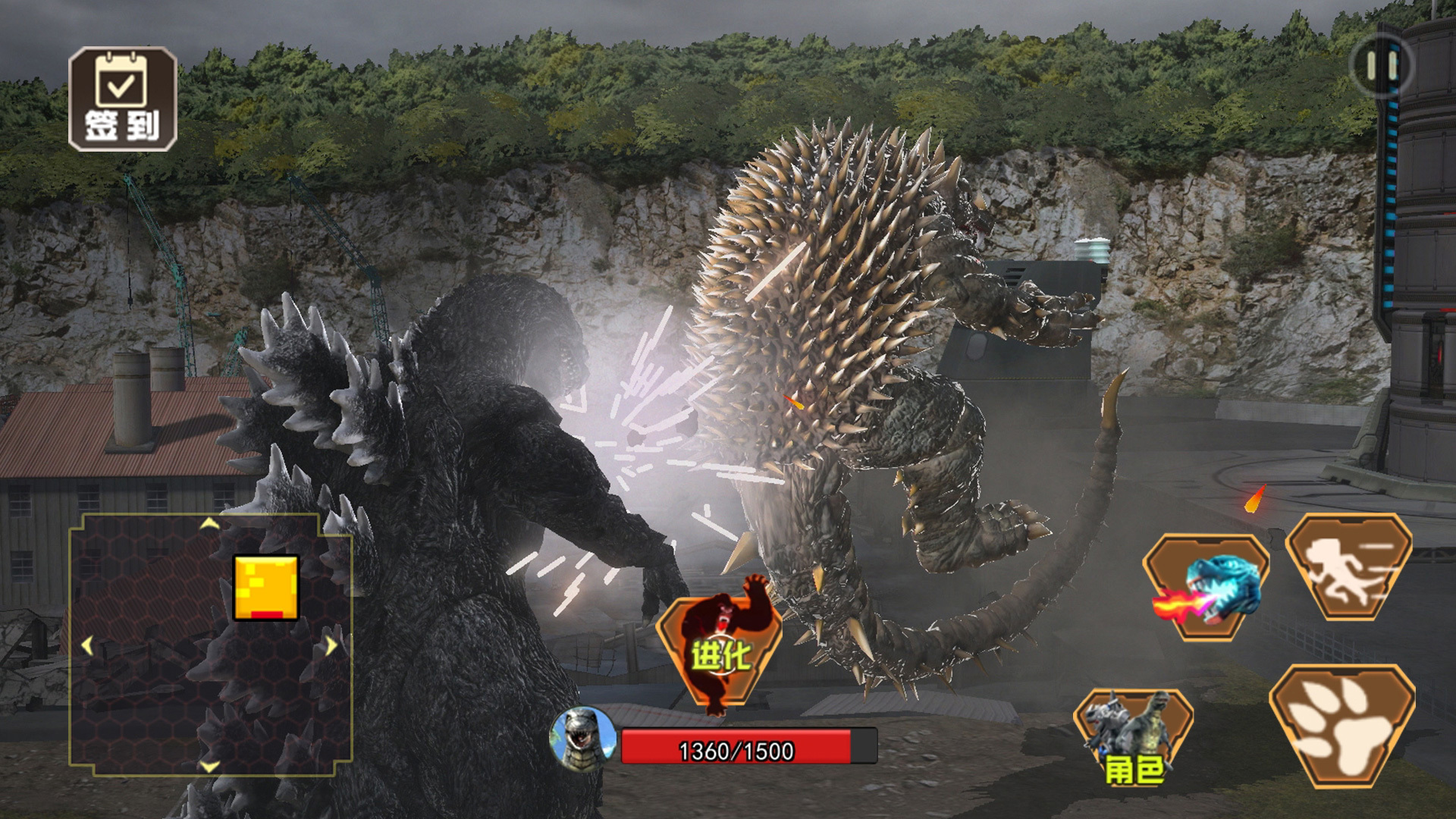Open the daily sign-in (签到) button
1456x819 pixels.
pyautogui.click(x=123, y=99)
